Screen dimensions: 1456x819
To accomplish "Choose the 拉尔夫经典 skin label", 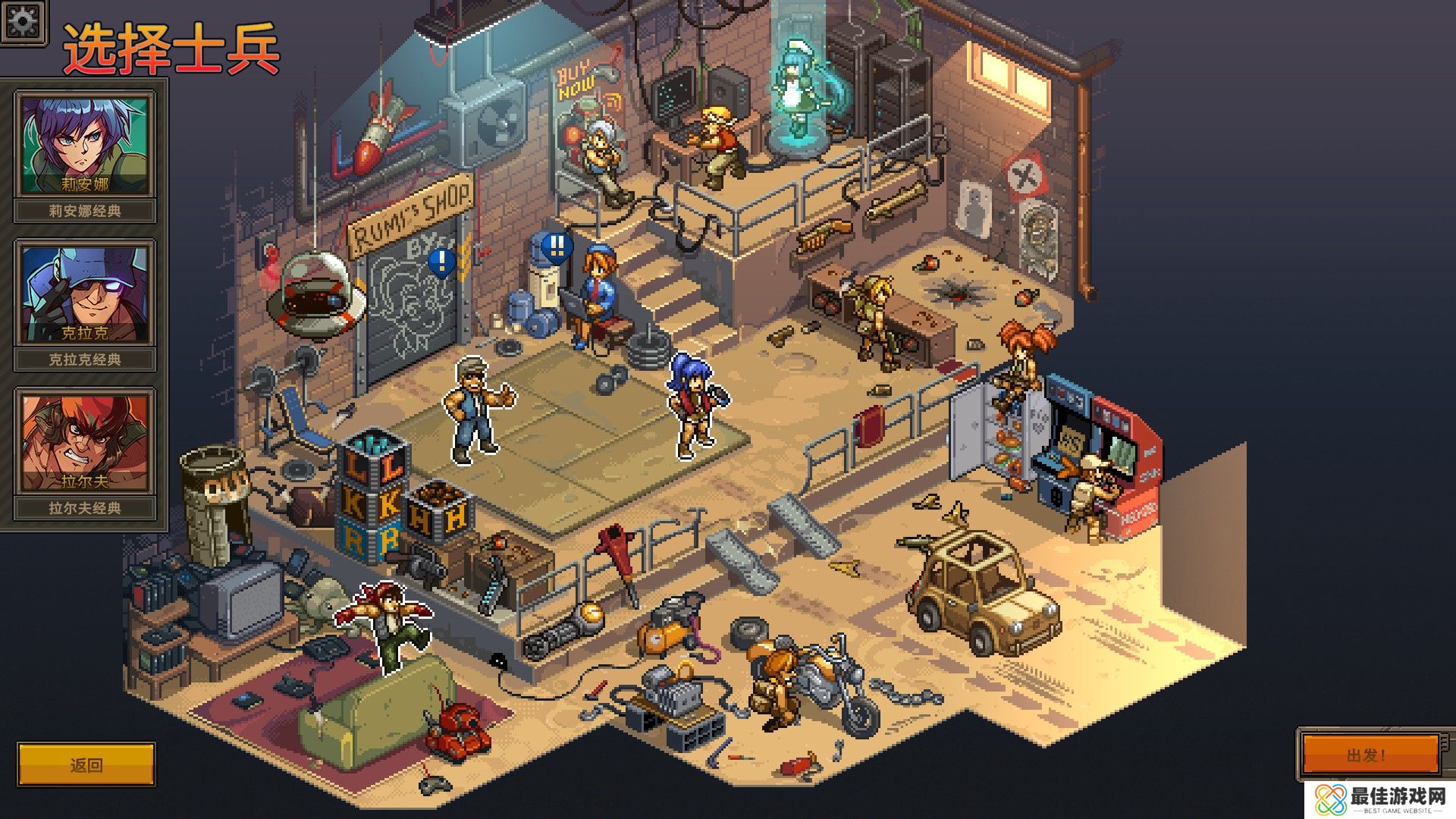I will [85, 508].
